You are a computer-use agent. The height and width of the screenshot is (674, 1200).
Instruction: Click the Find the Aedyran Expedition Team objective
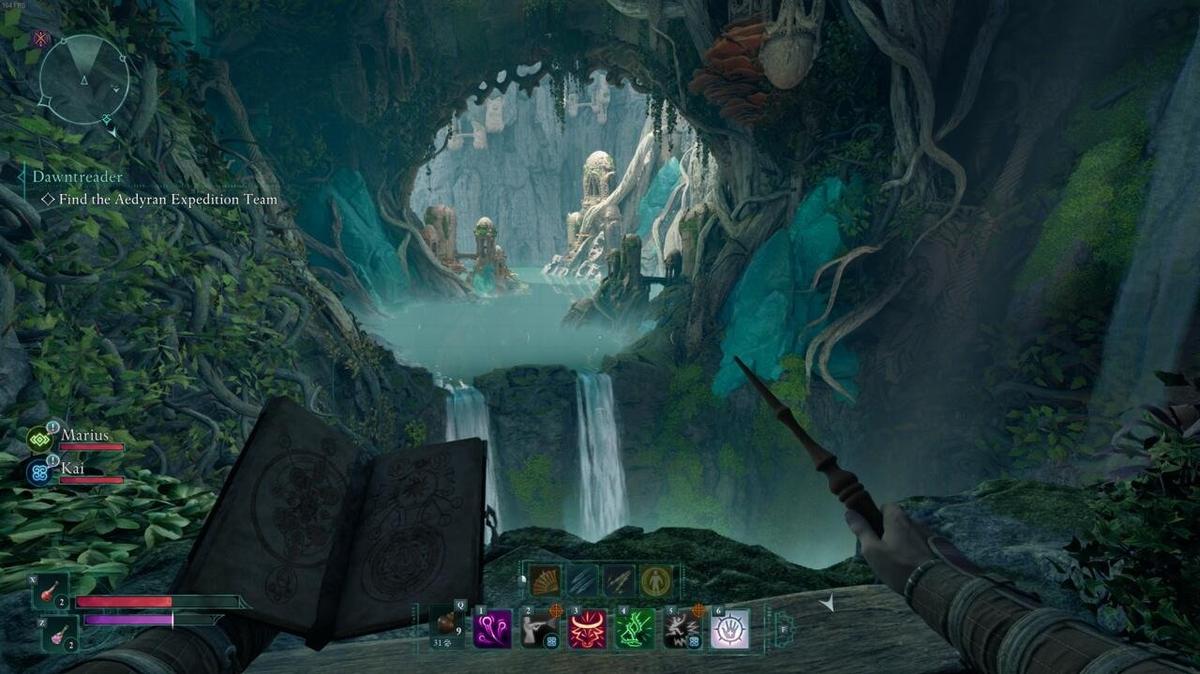pyautogui.click(x=168, y=200)
